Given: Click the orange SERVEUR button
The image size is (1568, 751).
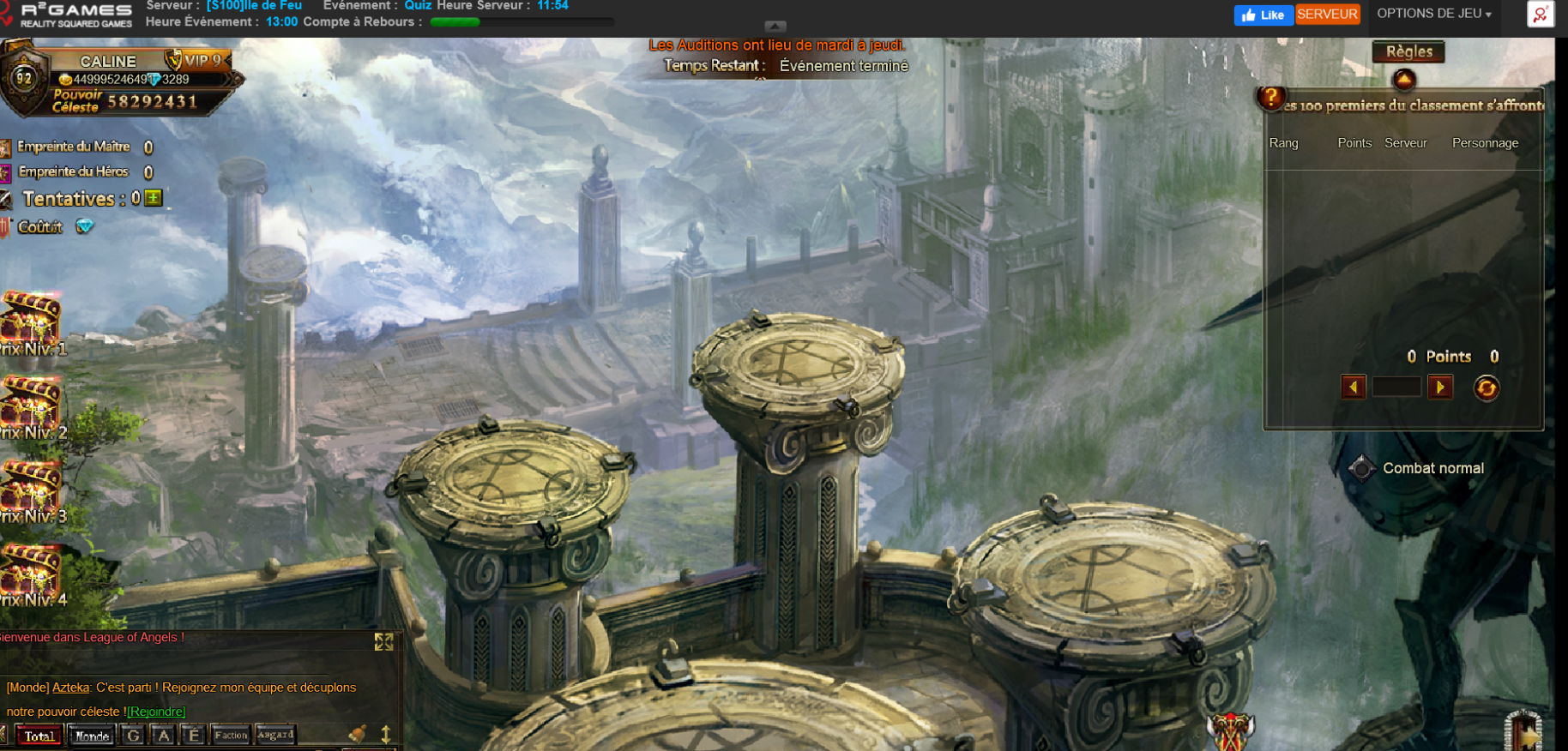Looking at the screenshot, I should [1327, 15].
